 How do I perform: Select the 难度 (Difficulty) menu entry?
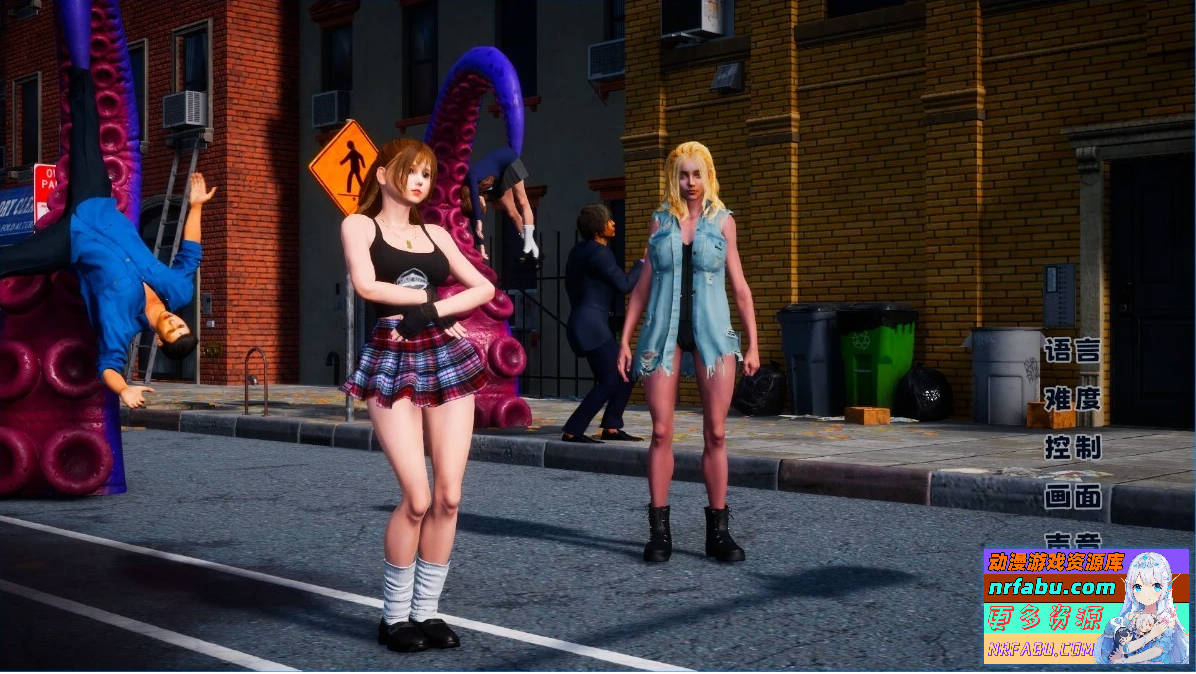point(1072,399)
